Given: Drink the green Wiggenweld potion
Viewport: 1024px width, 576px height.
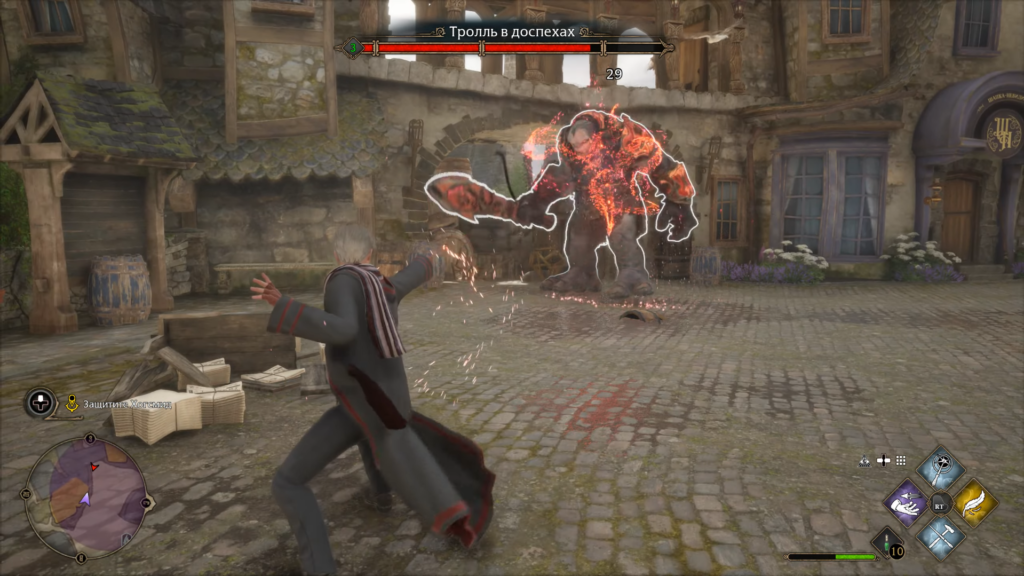Looking at the screenshot, I should pos(886,543).
